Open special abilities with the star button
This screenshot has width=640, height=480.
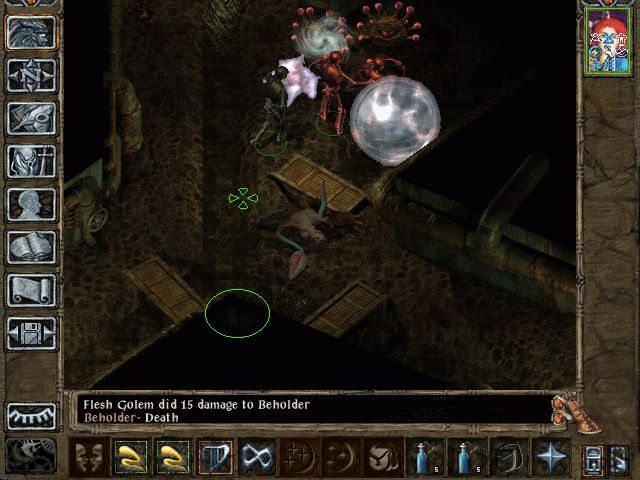click(x=549, y=458)
